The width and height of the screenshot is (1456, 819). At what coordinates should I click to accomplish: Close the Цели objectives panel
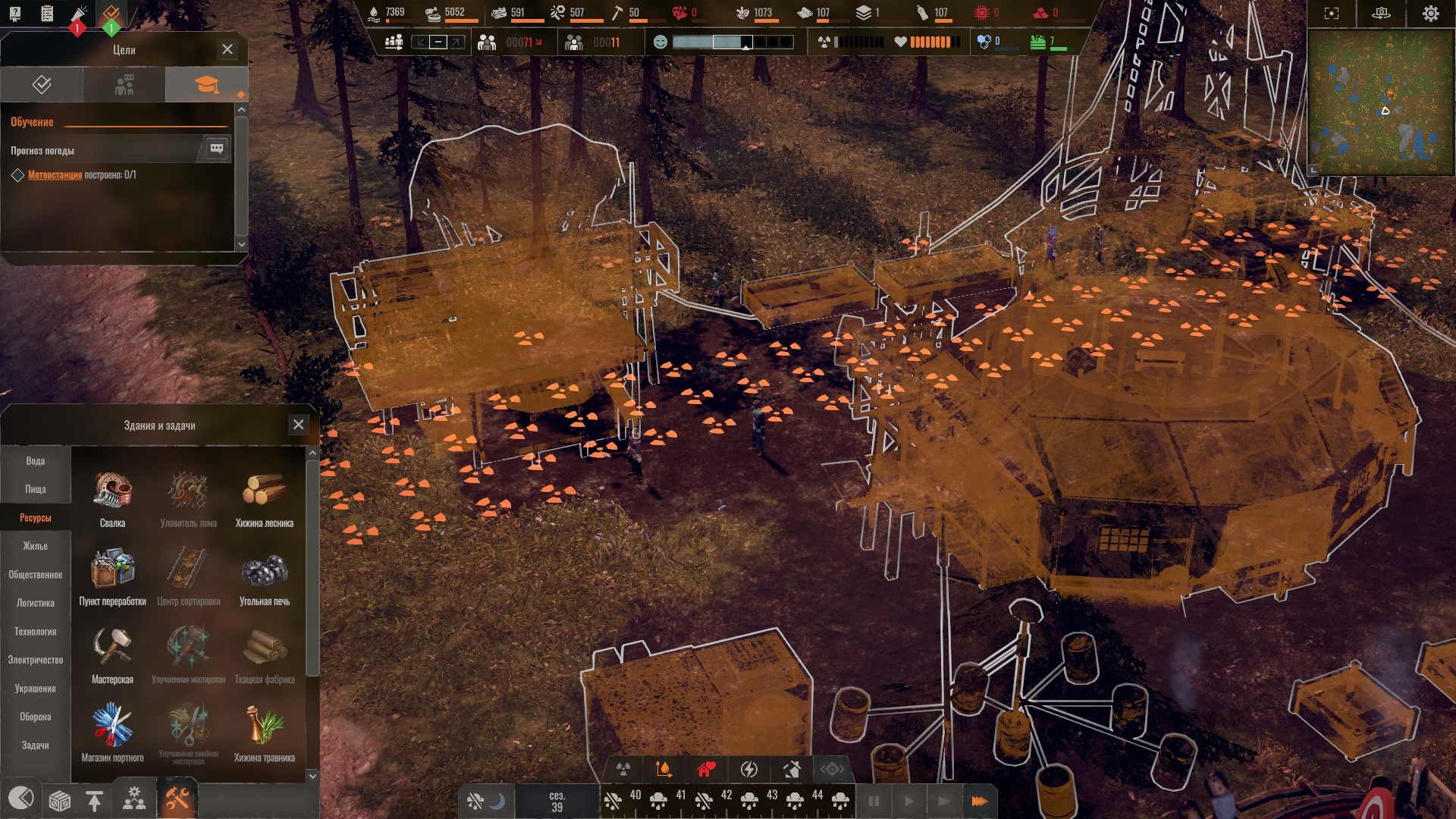227,49
